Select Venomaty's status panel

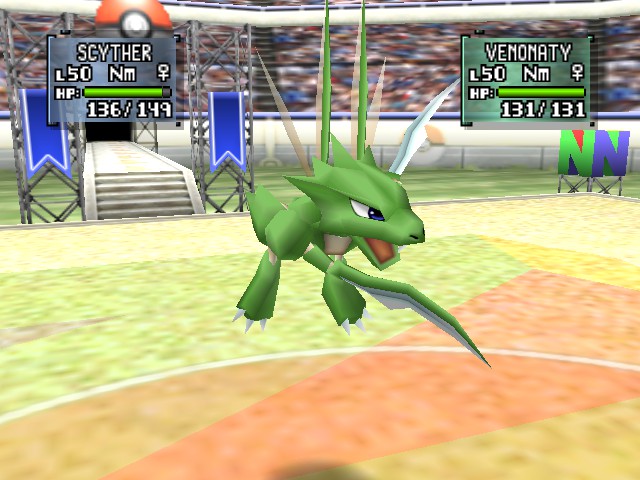(526, 80)
